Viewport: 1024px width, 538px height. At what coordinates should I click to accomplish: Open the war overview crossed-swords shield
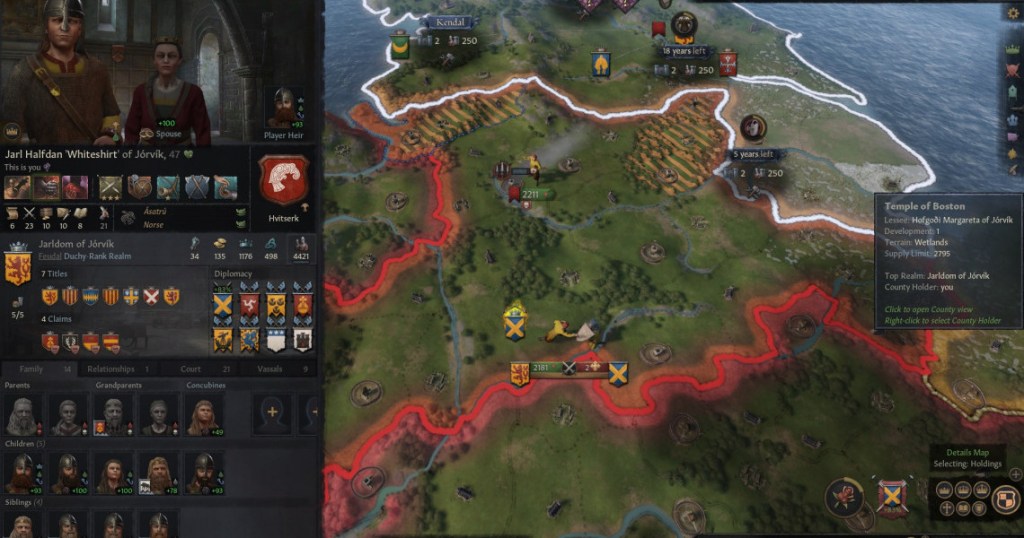click(891, 496)
